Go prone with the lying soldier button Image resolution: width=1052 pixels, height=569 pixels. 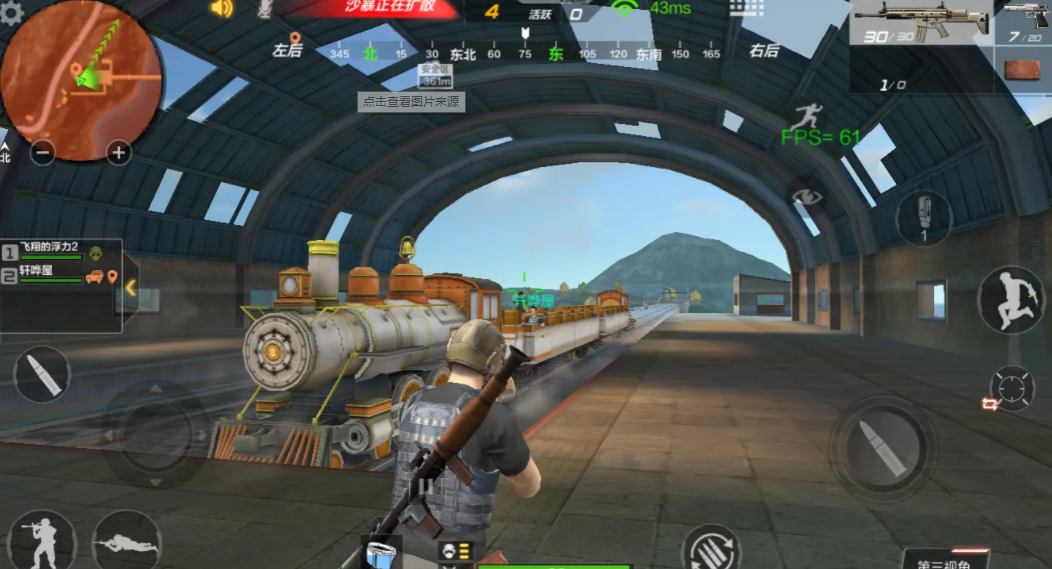click(x=125, y=543)
